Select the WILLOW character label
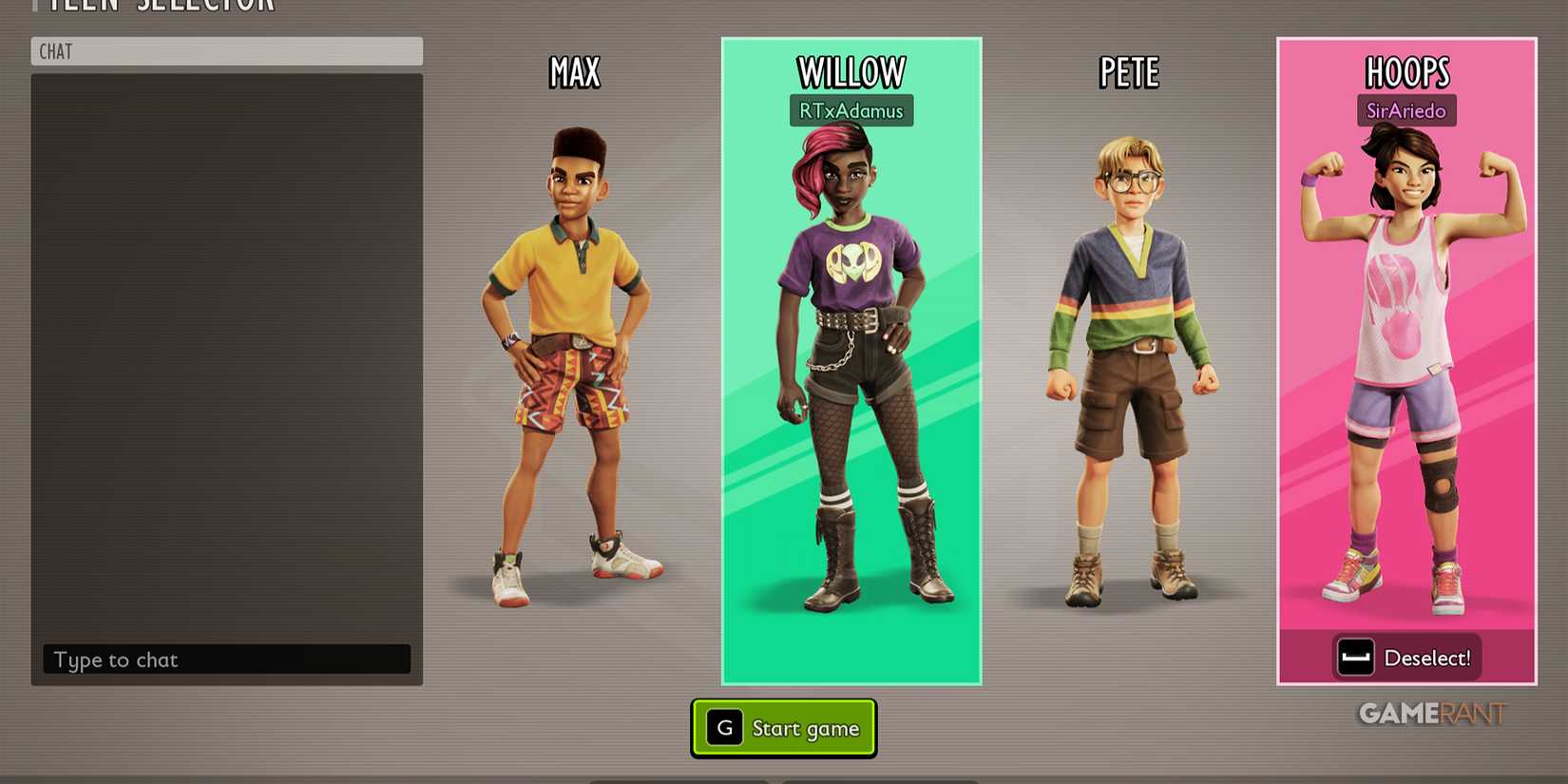Image resolution: width=1568 pixels, height=784 pixels. click(x=851, y=70)
